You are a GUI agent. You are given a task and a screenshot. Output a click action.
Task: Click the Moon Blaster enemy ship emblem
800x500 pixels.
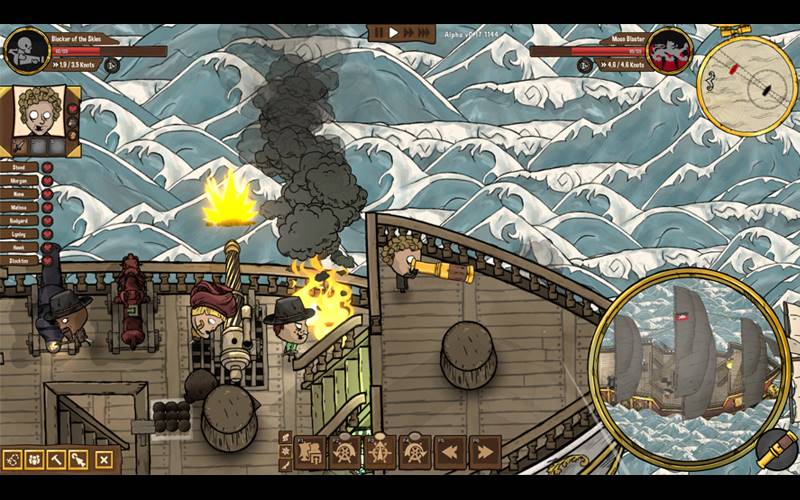pyautogui.click(x=669, y=50)
